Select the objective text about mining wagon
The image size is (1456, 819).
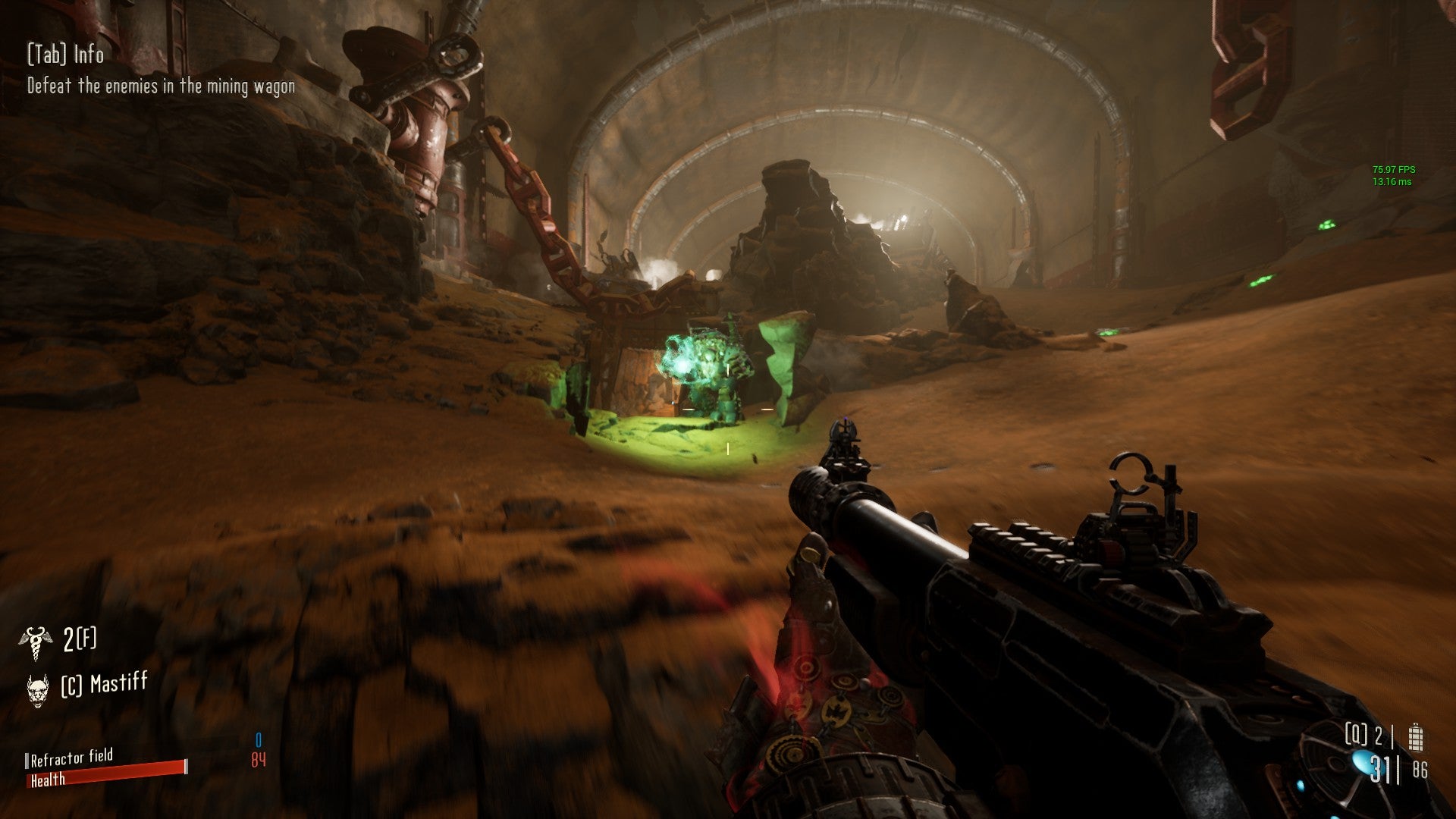161,87
